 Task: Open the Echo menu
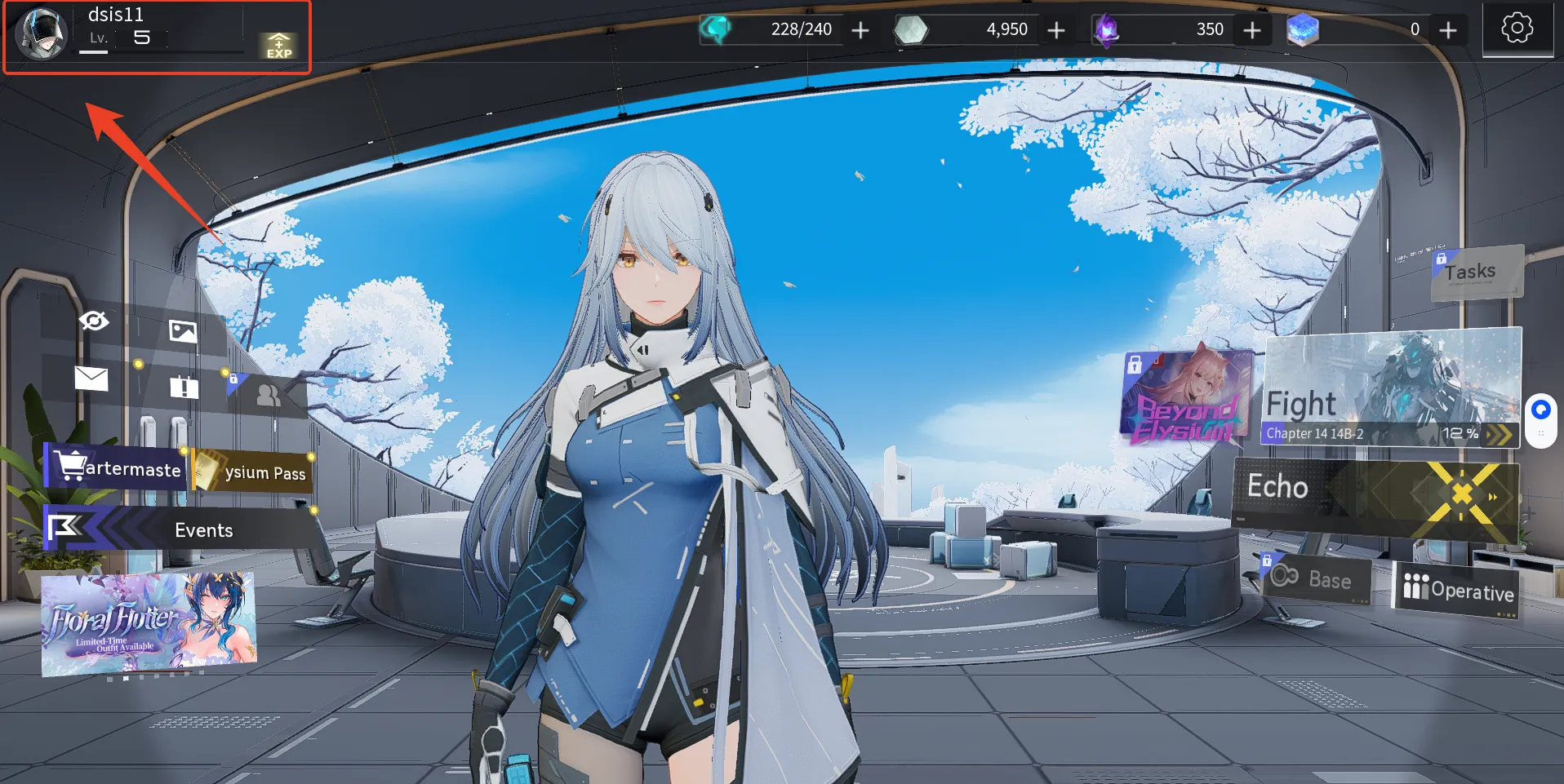tap(1374, 494)
